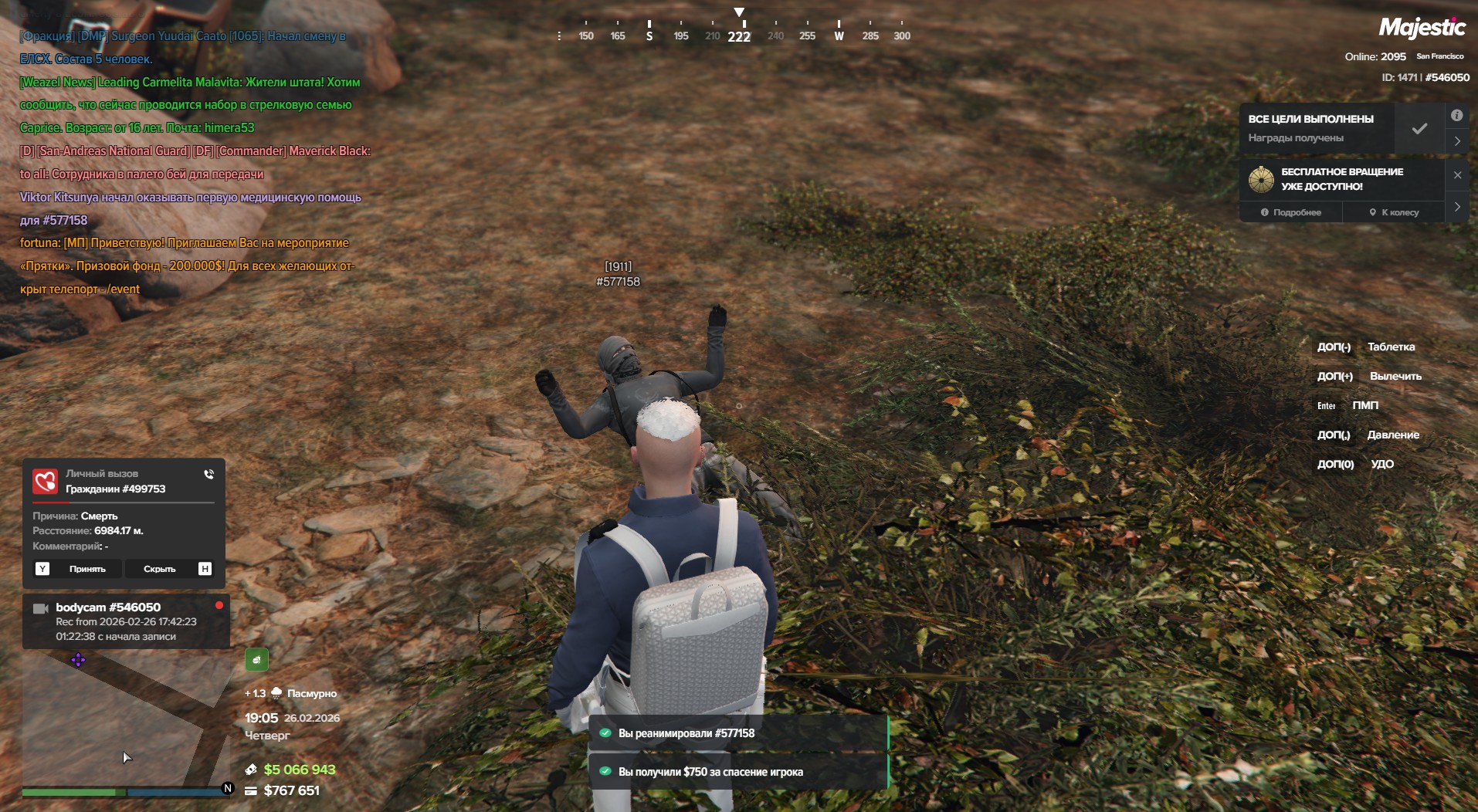Go to the wheel via К колесу
Viewport: 1478px width, 812px height.
pos(1394,212)
